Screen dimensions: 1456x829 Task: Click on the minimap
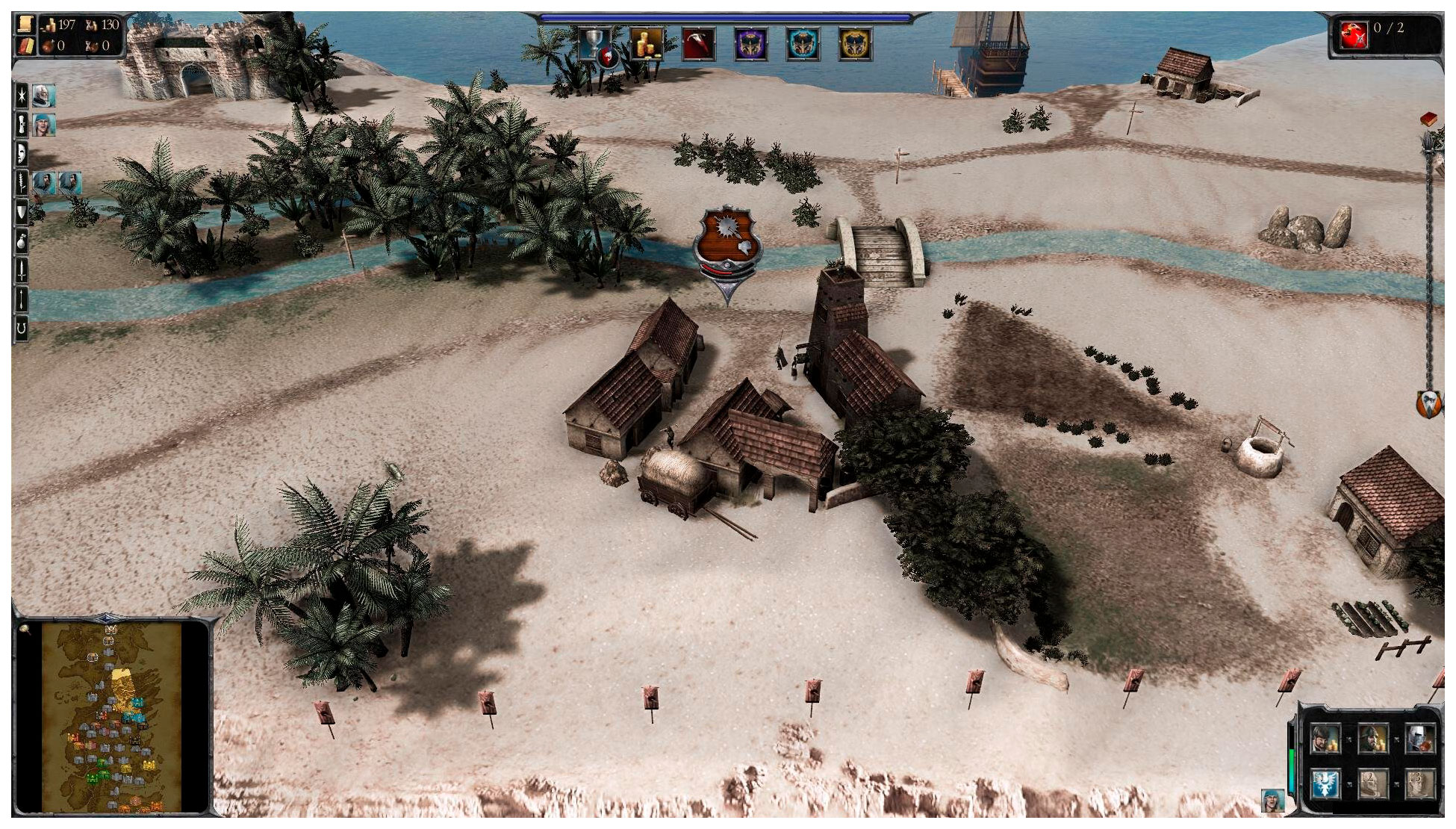tap(112, 717)
